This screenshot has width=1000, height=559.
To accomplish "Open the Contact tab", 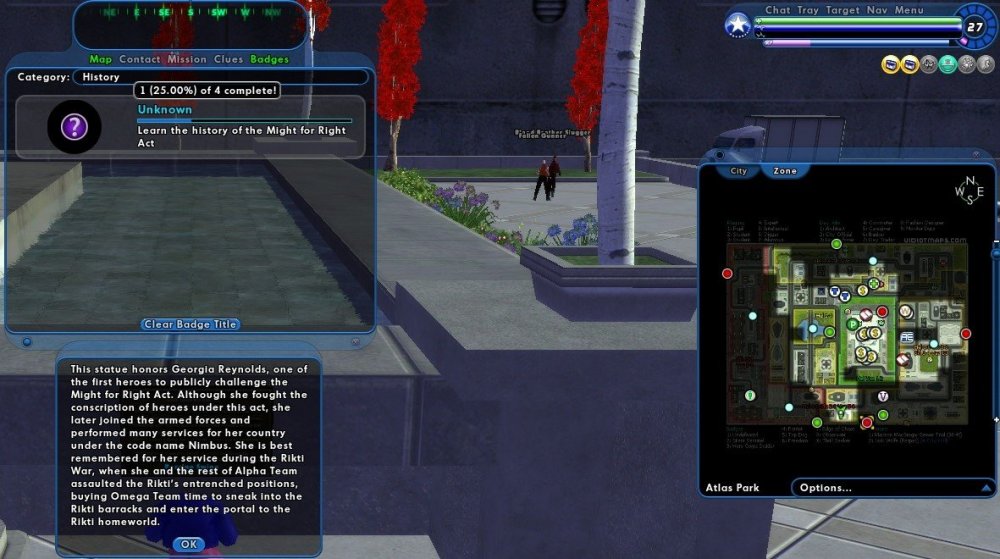I will [140, 59].
